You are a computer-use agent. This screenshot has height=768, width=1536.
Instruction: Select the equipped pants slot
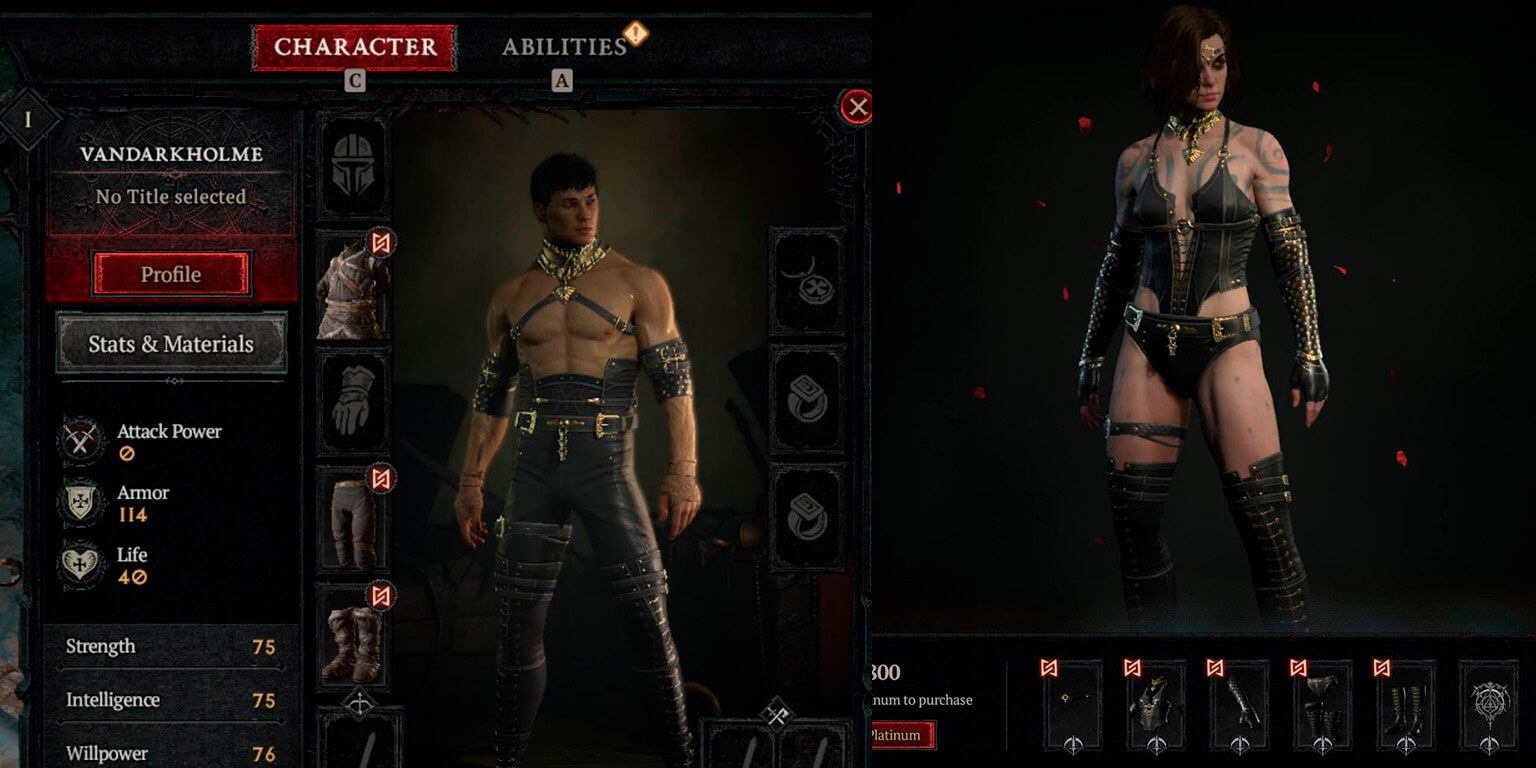(x=354, y=518)
